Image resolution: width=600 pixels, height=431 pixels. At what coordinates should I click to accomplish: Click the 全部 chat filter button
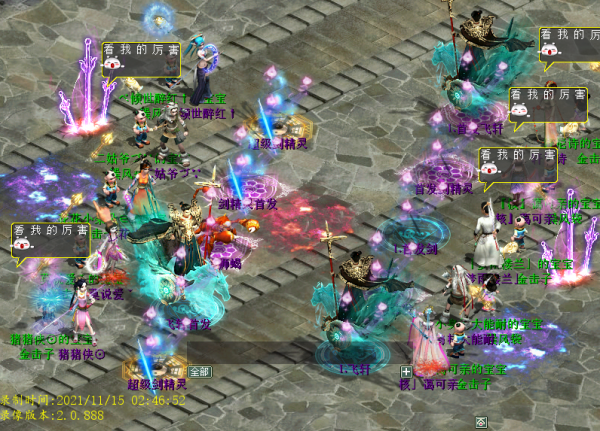tap(199, 371)
